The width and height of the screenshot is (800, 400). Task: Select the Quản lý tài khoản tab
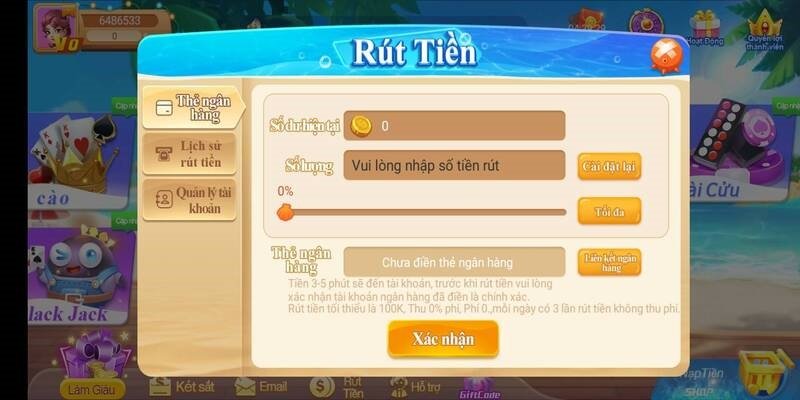tap(191, 199)
